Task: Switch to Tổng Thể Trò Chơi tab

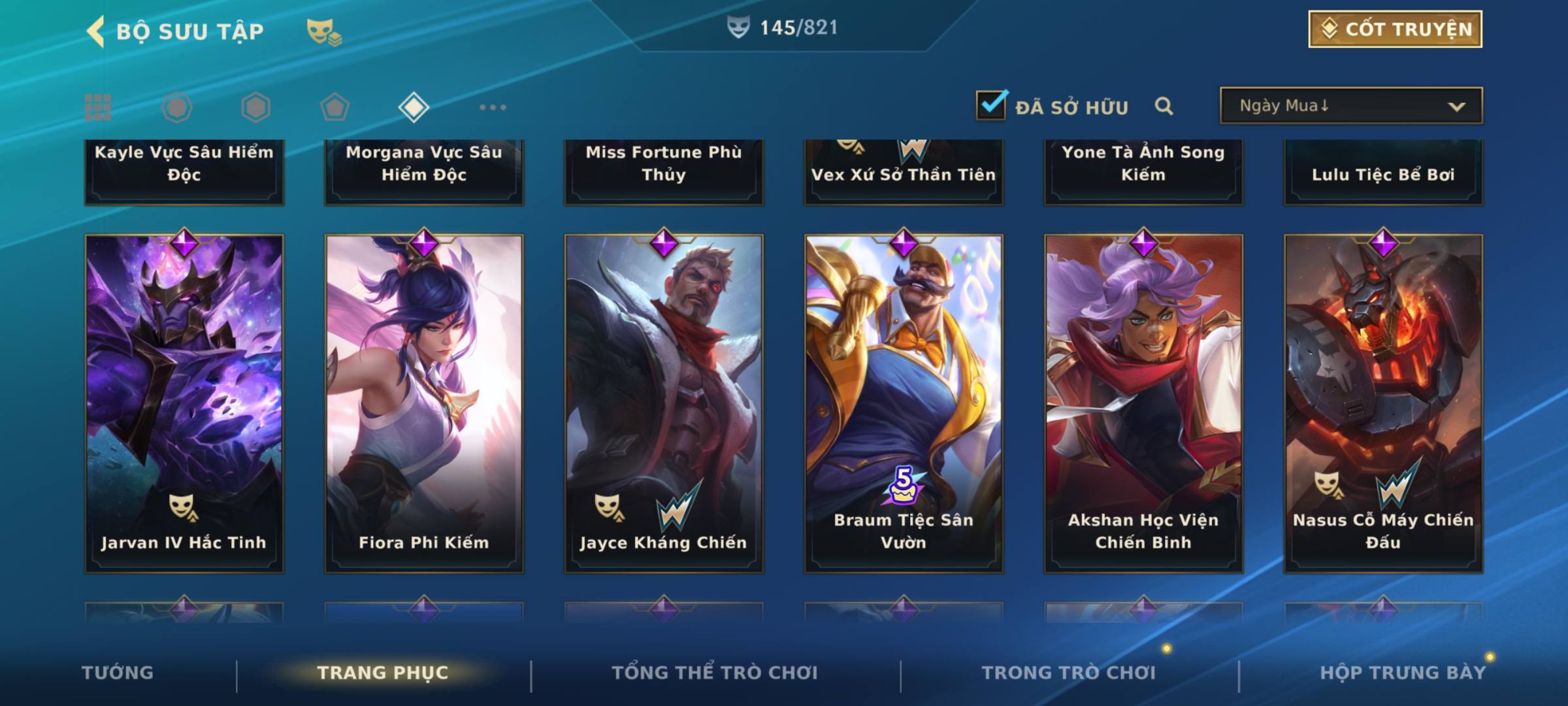Action: 715,673
